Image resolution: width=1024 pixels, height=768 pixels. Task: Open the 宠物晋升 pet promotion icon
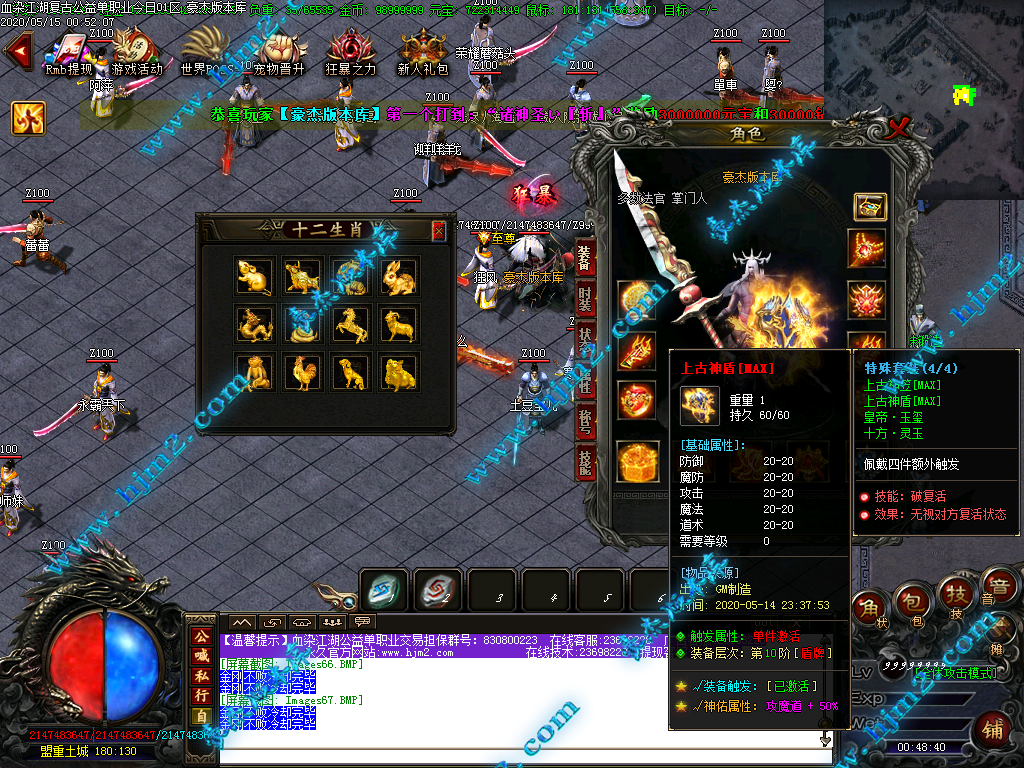point(279,53)
